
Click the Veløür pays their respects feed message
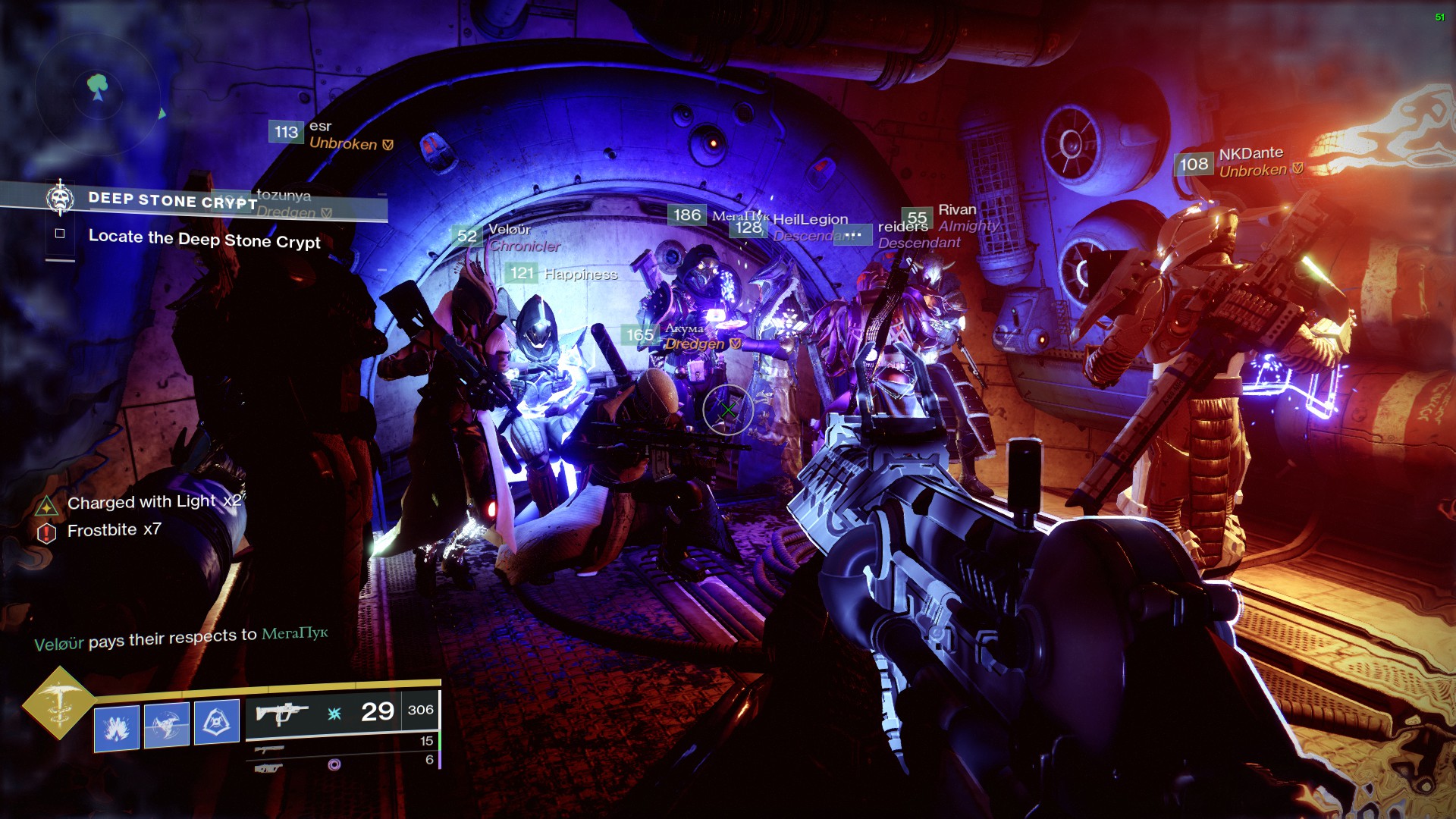click(x=180, y=639)
